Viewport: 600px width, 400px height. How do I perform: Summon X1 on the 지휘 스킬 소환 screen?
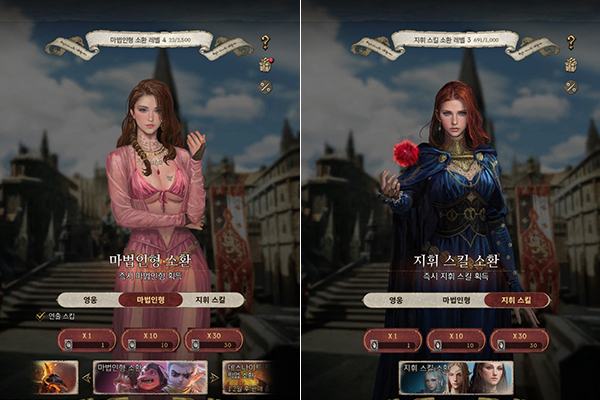pos(392,340)
